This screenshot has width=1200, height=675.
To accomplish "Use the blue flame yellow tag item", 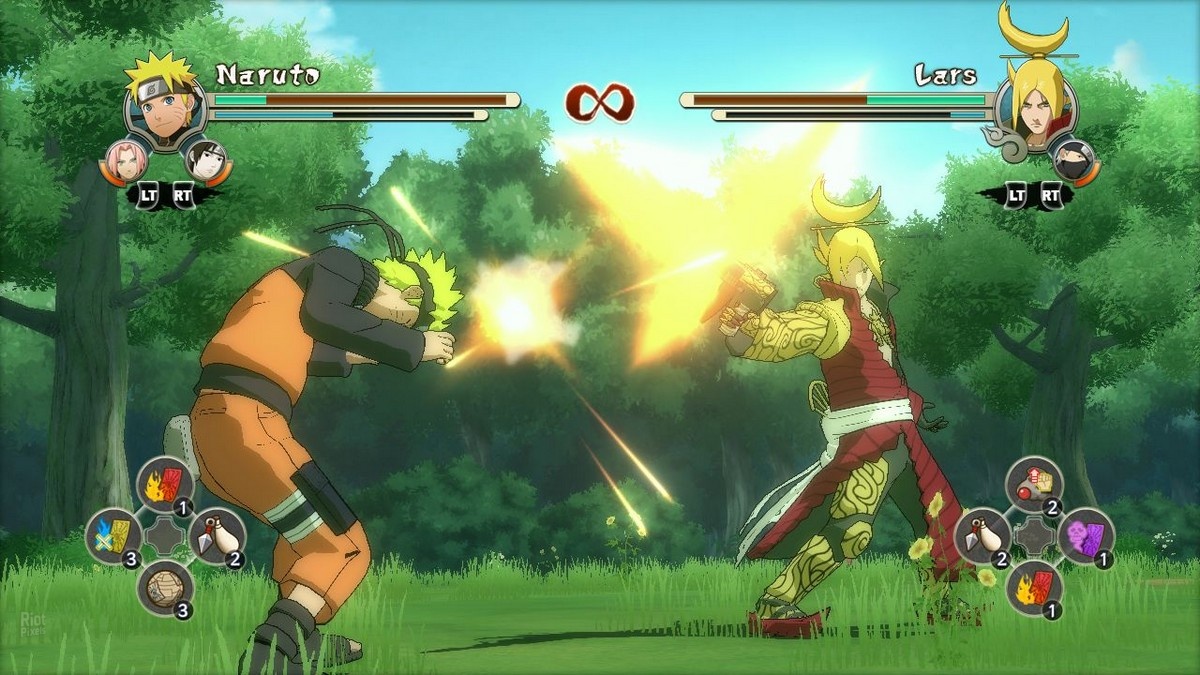I will pos(113,536).
